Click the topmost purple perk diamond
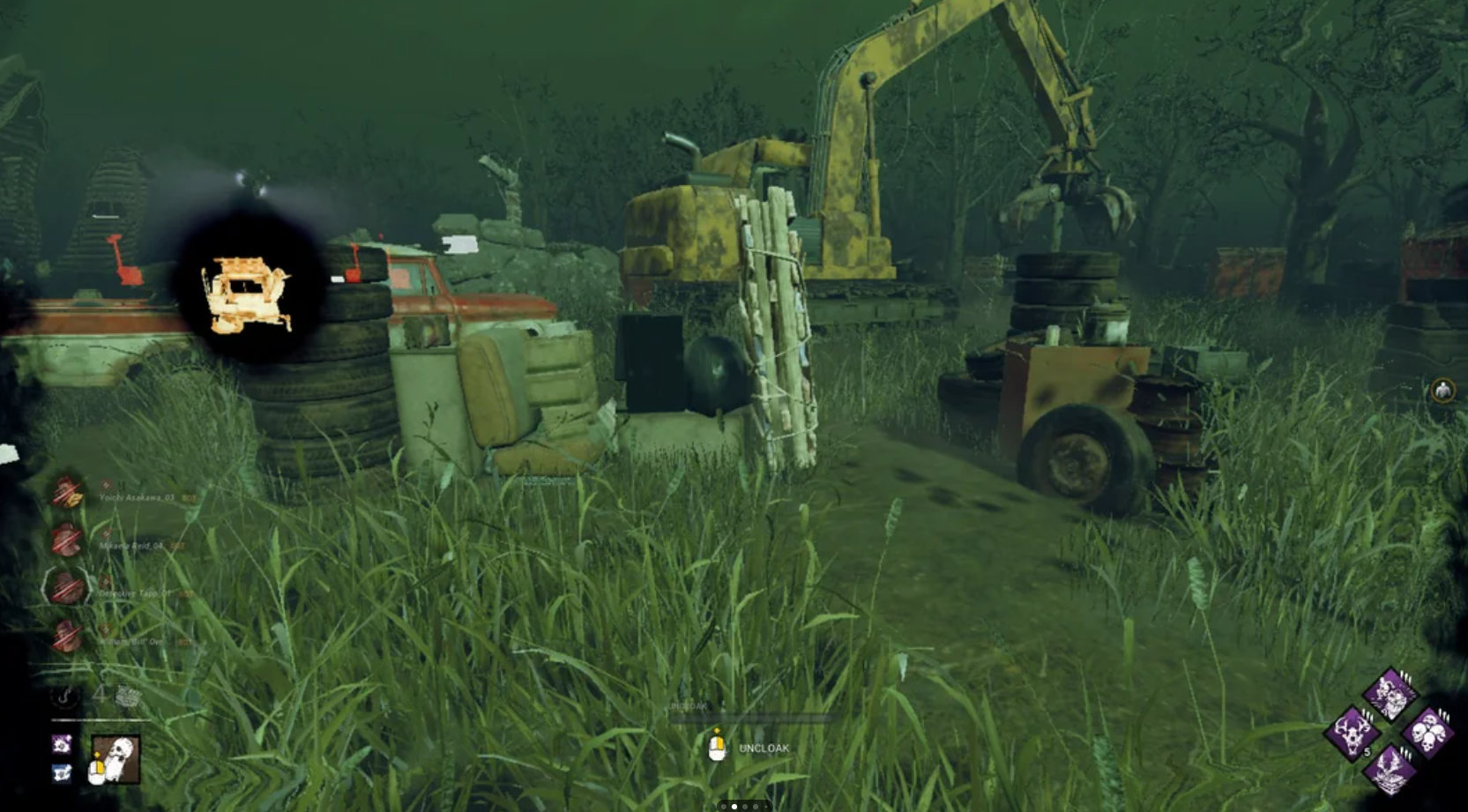This screenshot has width=1468, height=812. (1389, 695)
